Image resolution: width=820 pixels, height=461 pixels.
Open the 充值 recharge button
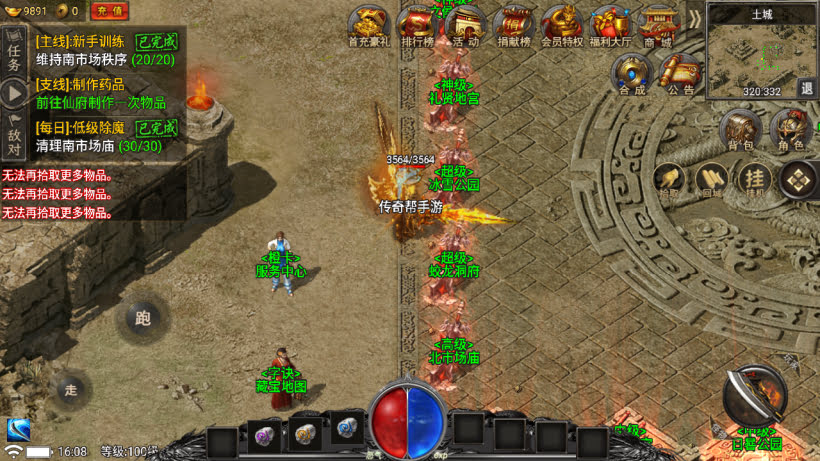click(109, 11)
